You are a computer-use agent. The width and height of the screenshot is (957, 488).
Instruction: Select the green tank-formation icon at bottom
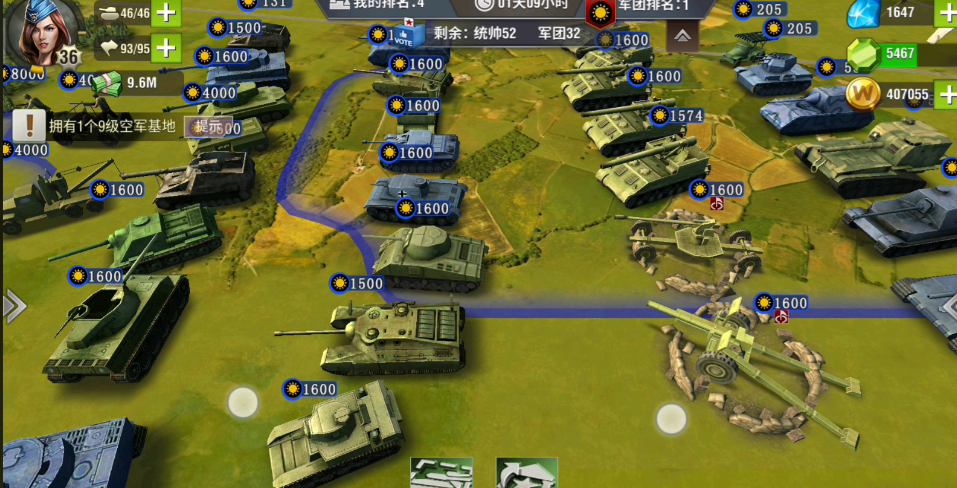pyautogui.click(x=441, y=473)
